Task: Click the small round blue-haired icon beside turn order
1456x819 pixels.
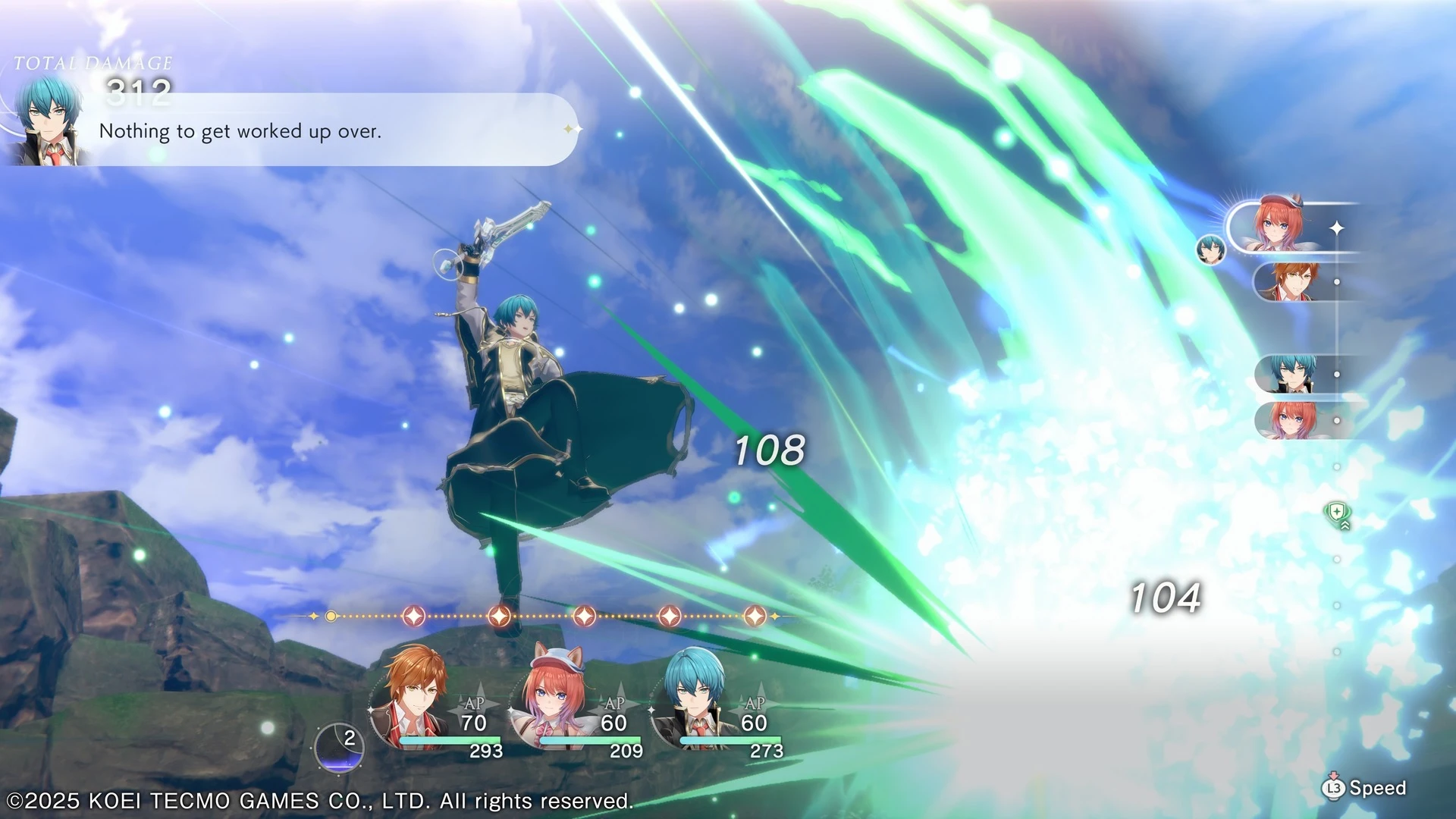Action: tap(1210, 249)
